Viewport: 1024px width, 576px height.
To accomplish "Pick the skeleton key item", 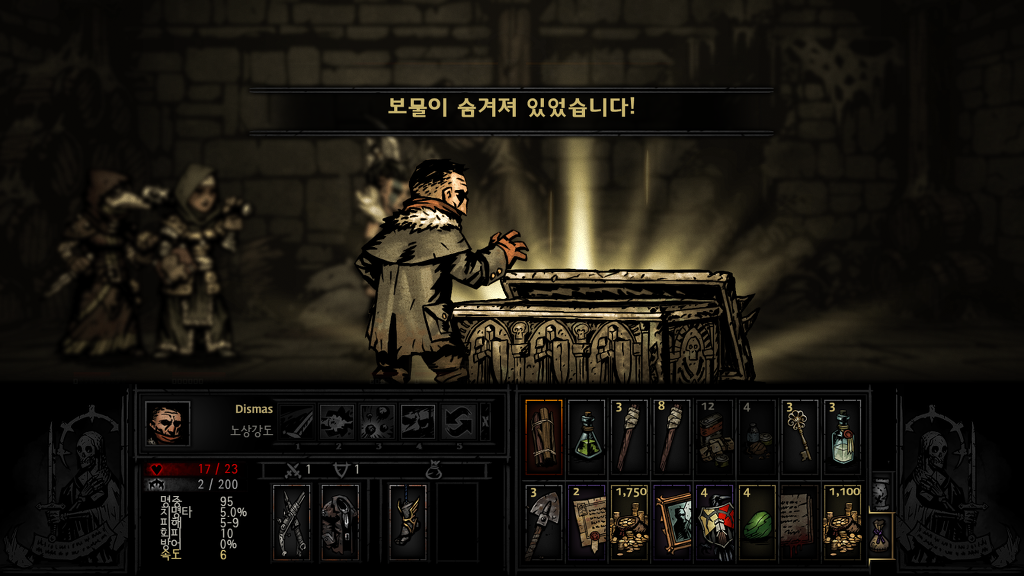I will (x=799, y=437).
